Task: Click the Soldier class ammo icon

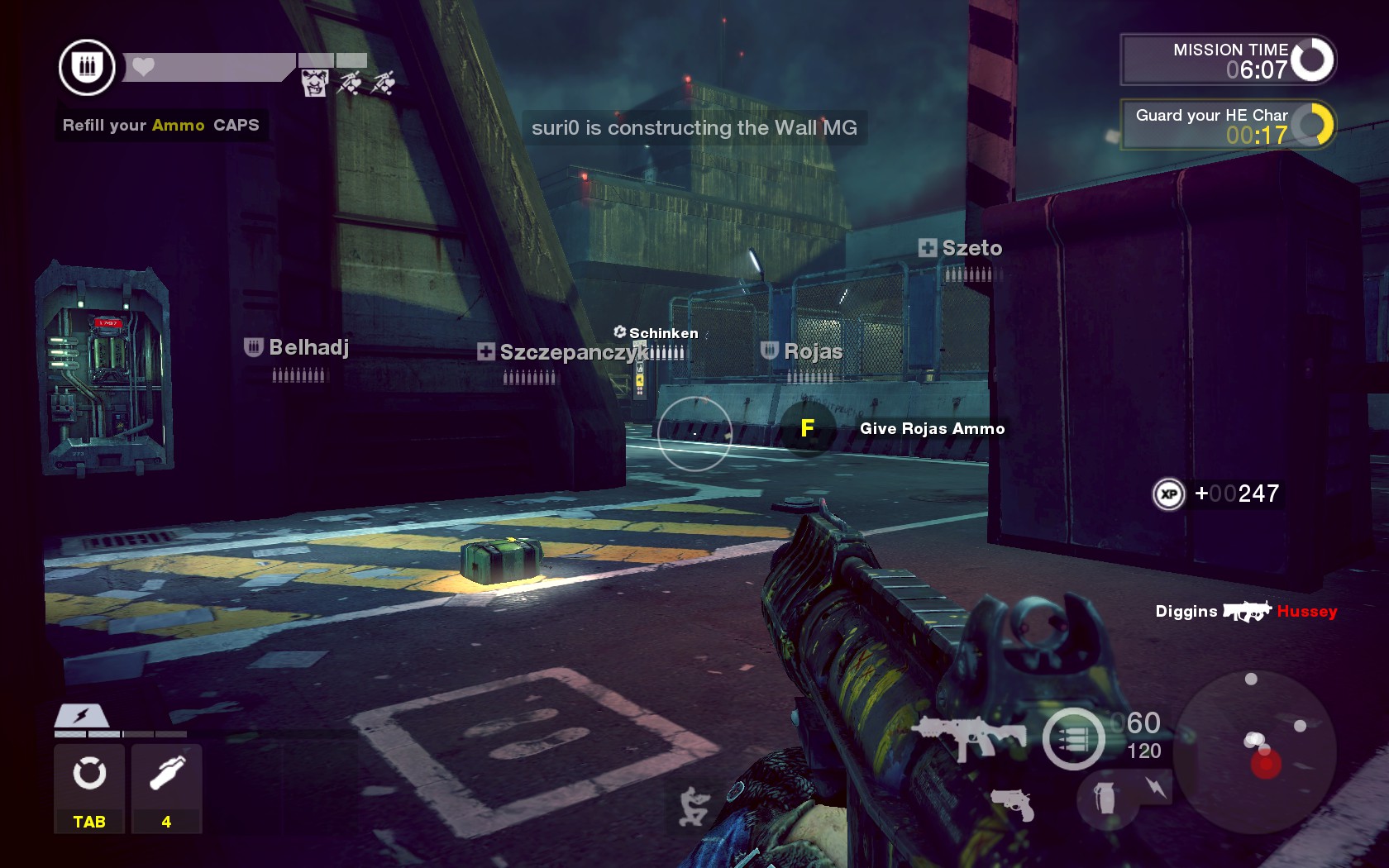Action: (x=87, y=67)
